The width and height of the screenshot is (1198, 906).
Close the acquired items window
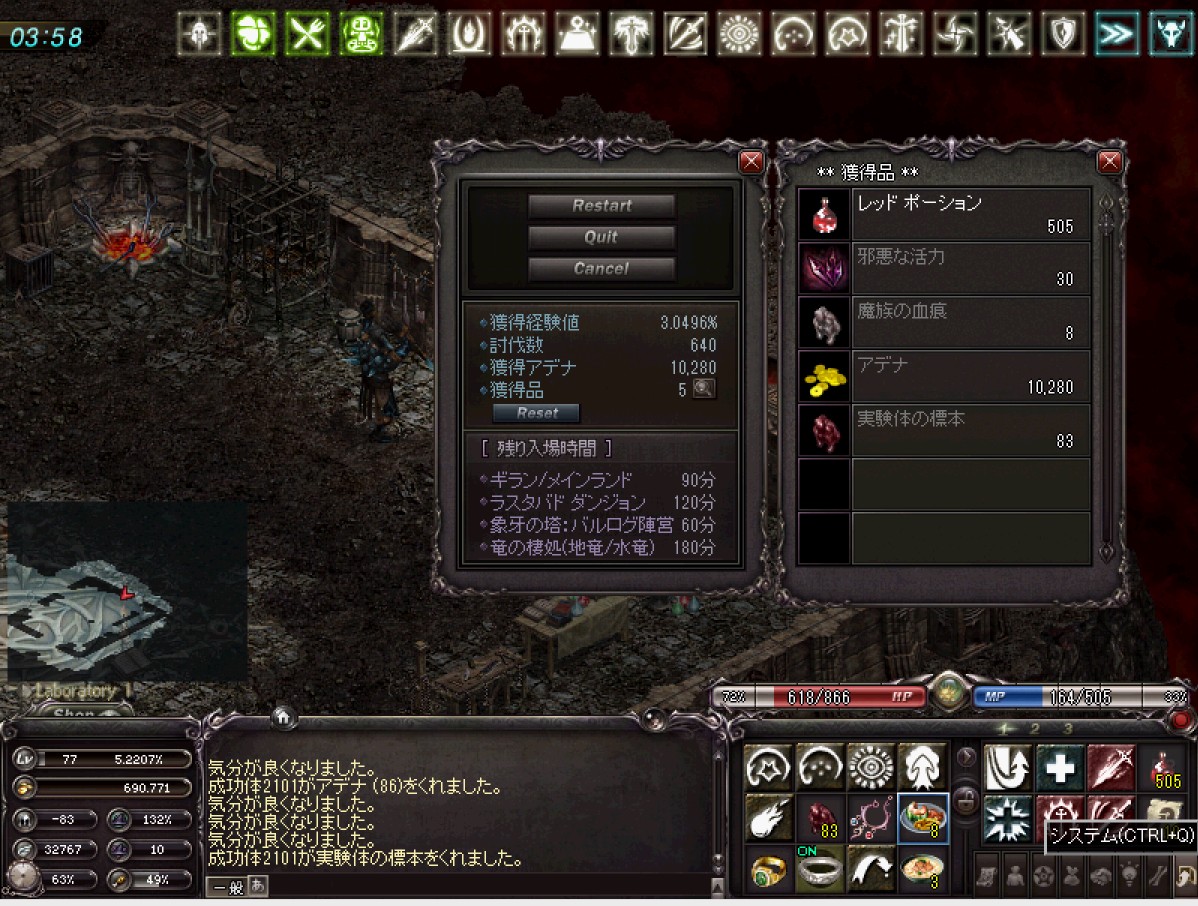point(1109,162)
